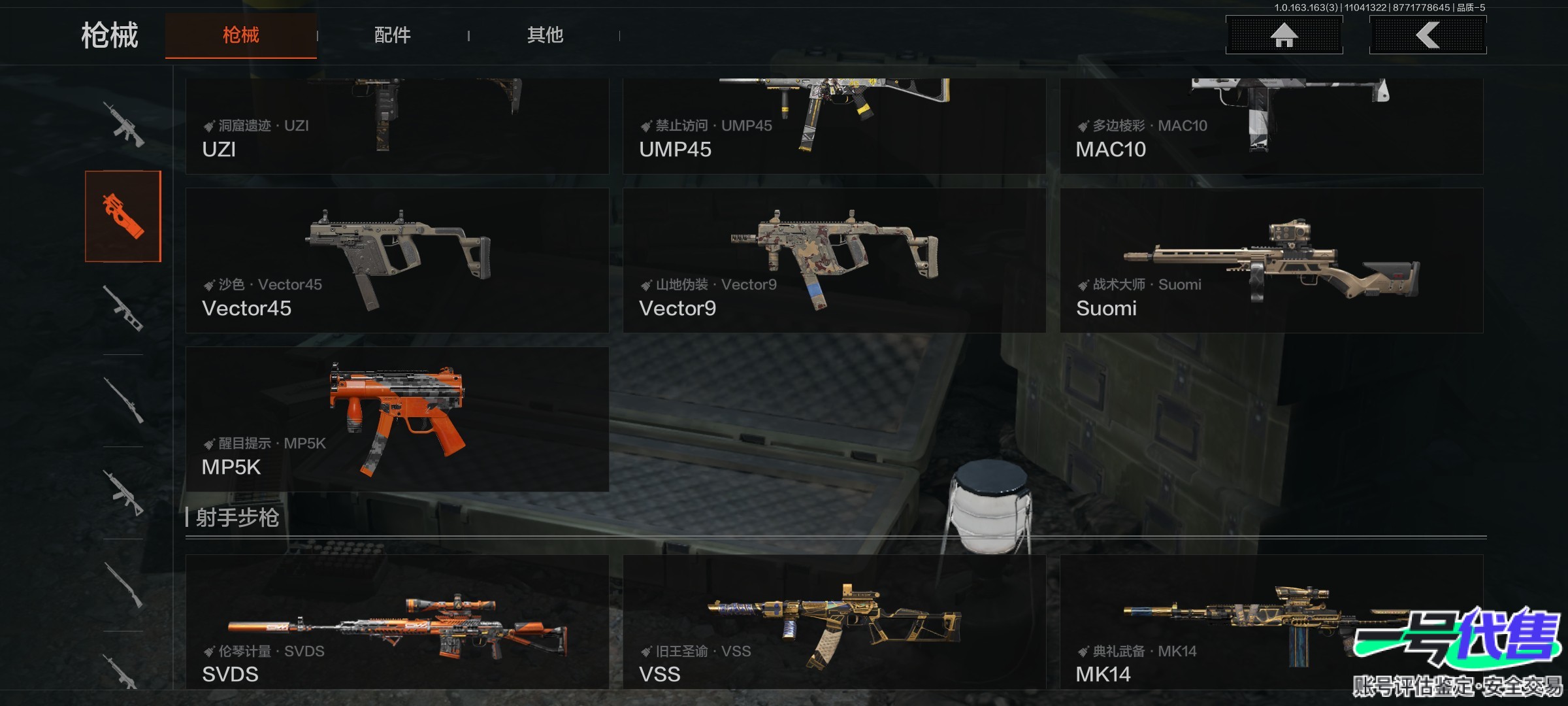
Task: Select the highlighted orange submachine gun category
Action: (123, 216)
